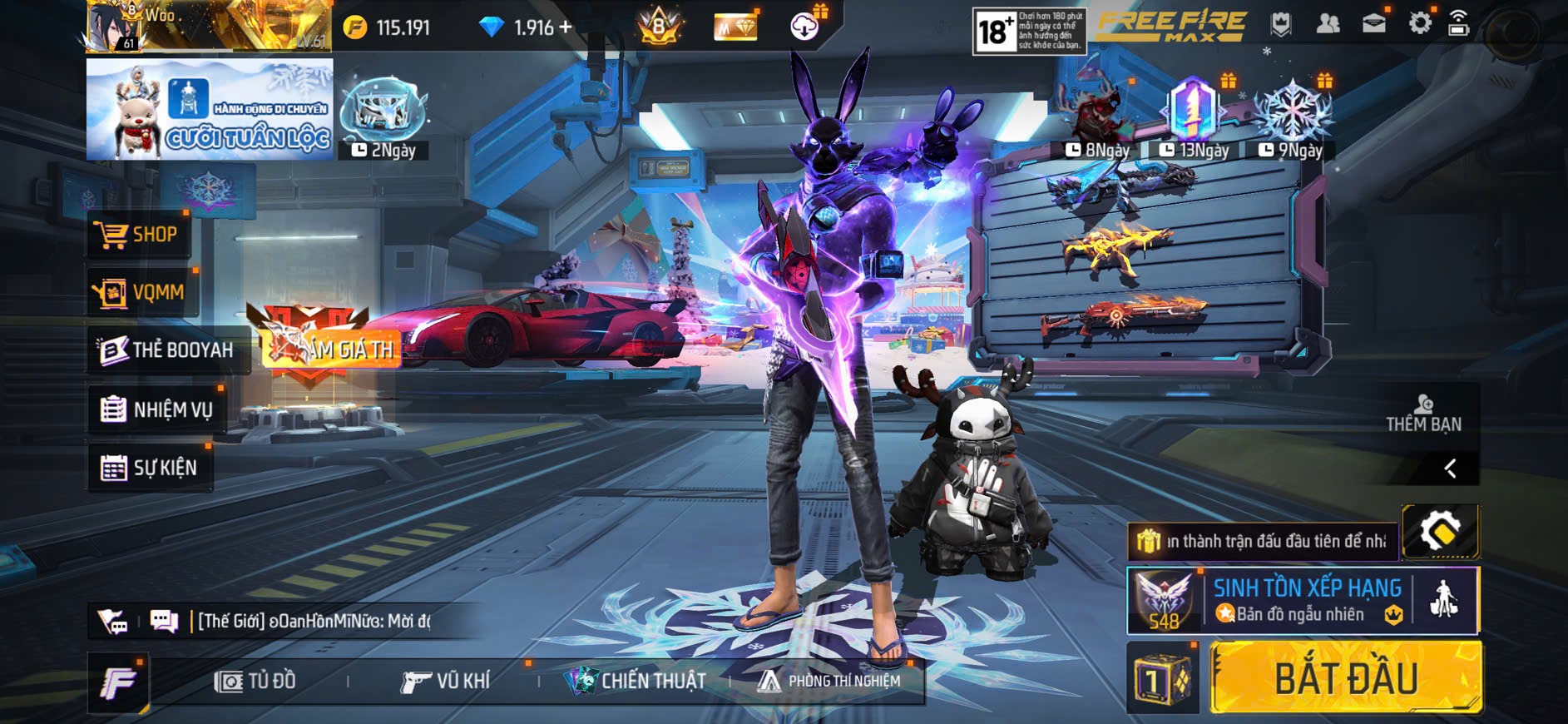Open the CHIẾN THUẬT tactics tab
Viewport: 1568px width, 724px height.
636,682
